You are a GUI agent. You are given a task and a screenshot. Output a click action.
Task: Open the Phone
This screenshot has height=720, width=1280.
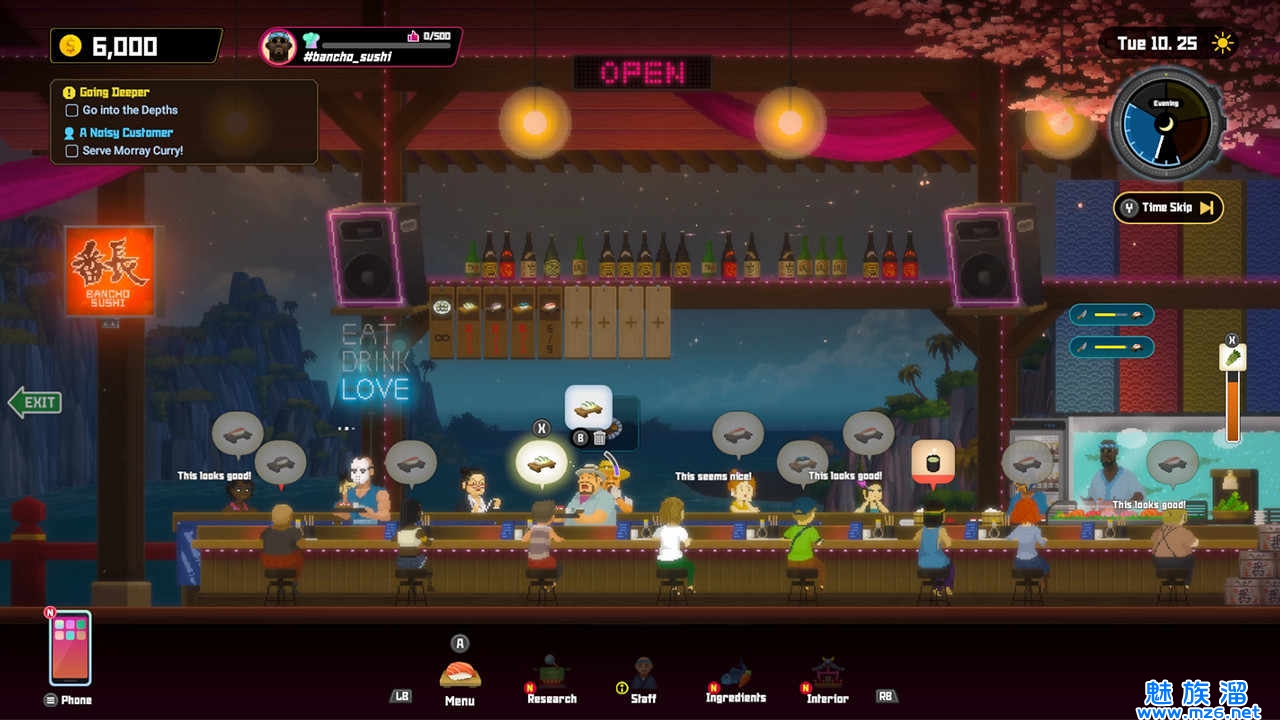(70, 648)
